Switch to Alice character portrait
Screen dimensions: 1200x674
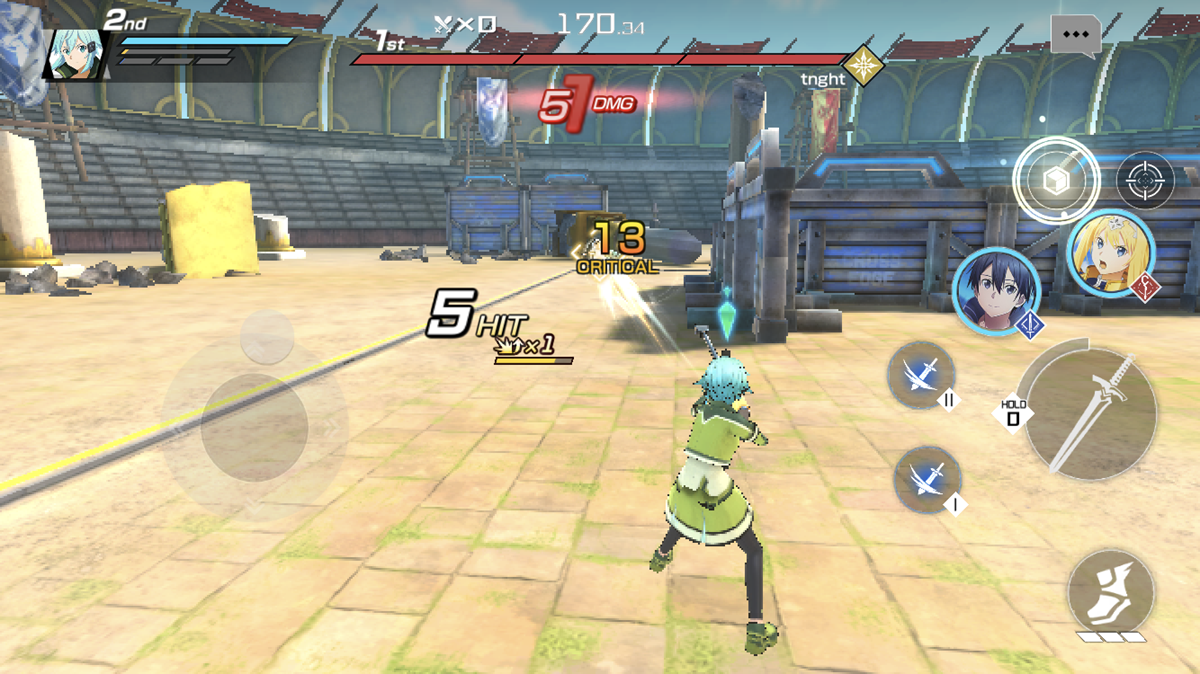pos(1111,253)
